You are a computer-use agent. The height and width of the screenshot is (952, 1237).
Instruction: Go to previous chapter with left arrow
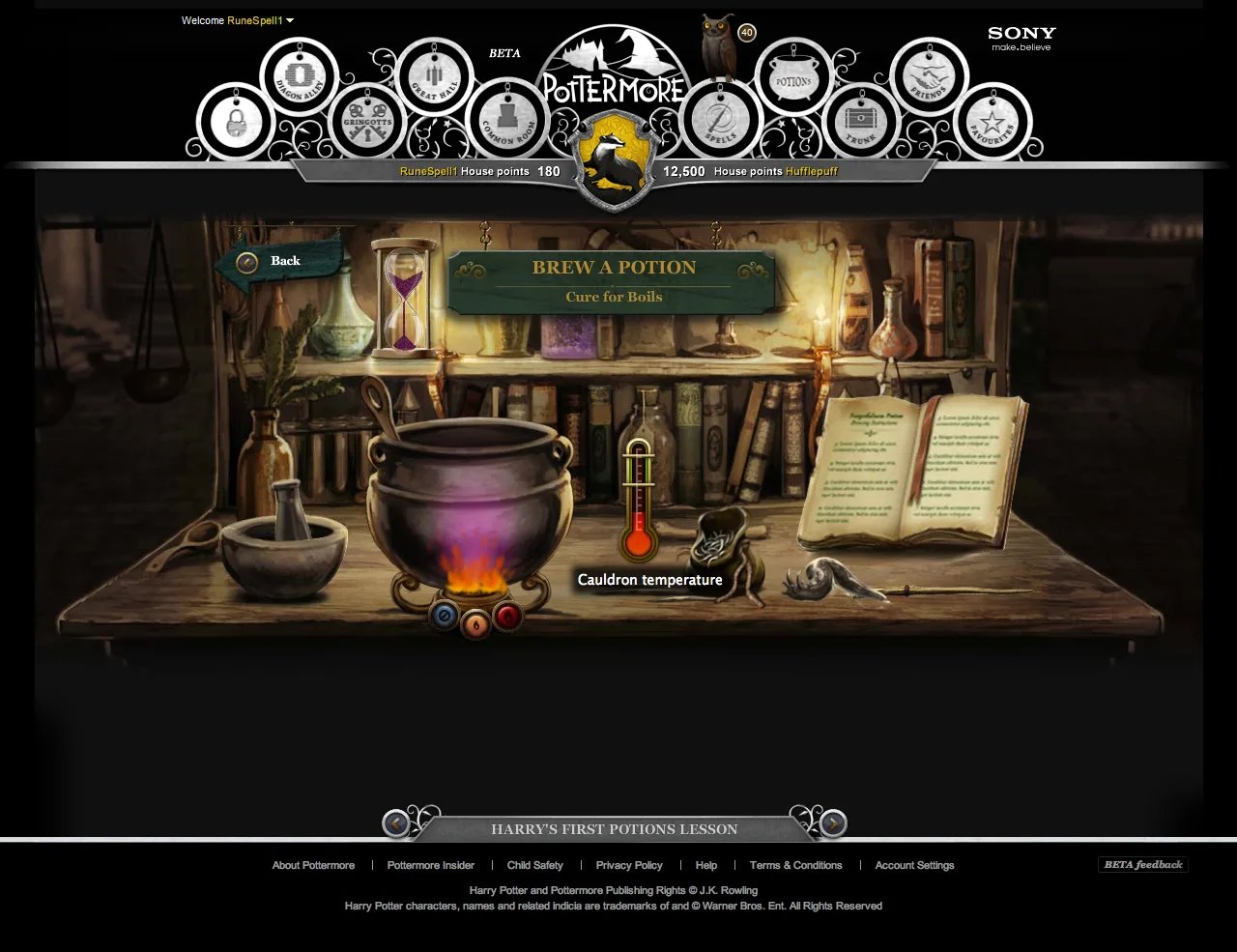click(395, 824)
